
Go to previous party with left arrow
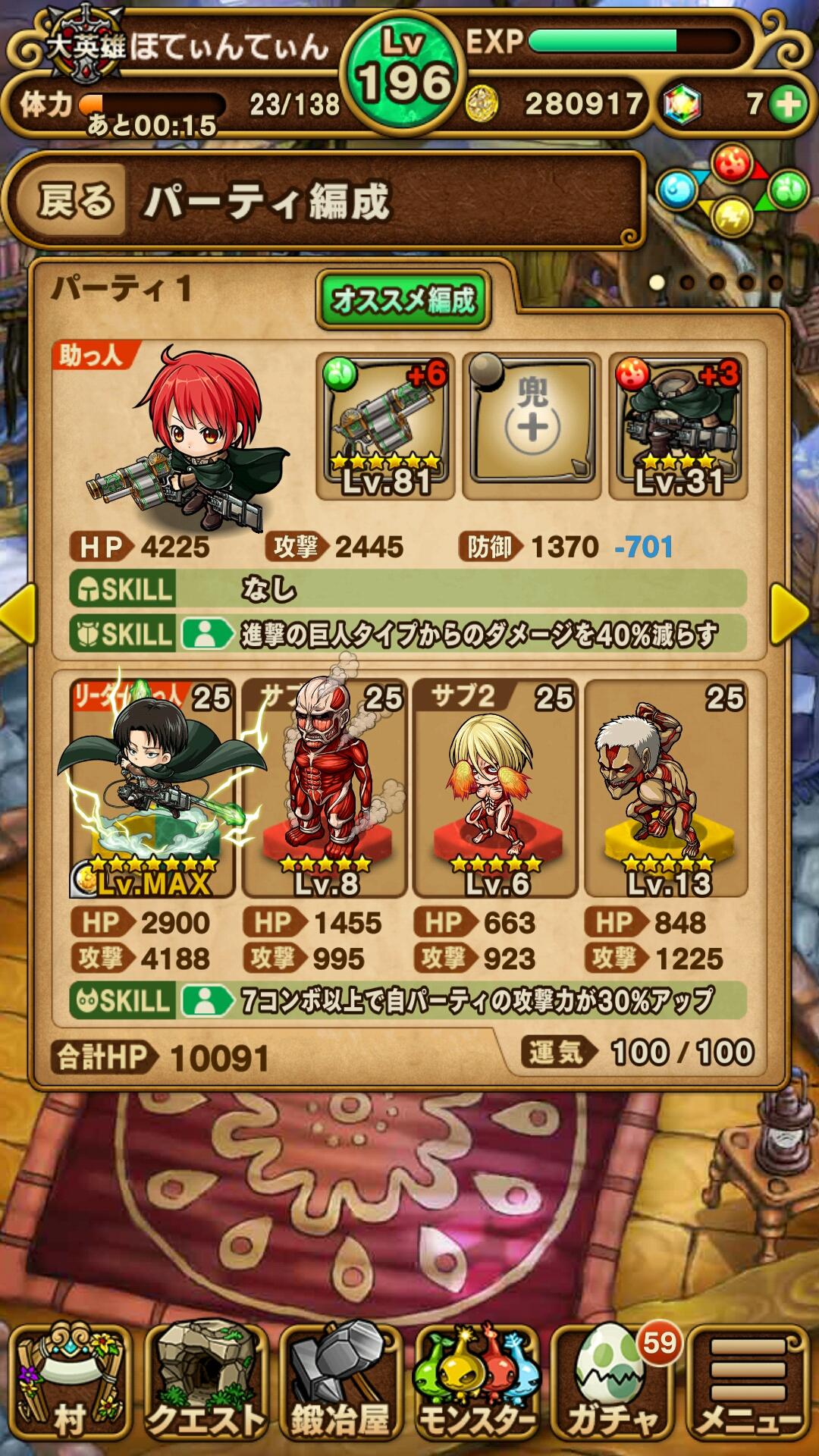(x=18, y=613)
